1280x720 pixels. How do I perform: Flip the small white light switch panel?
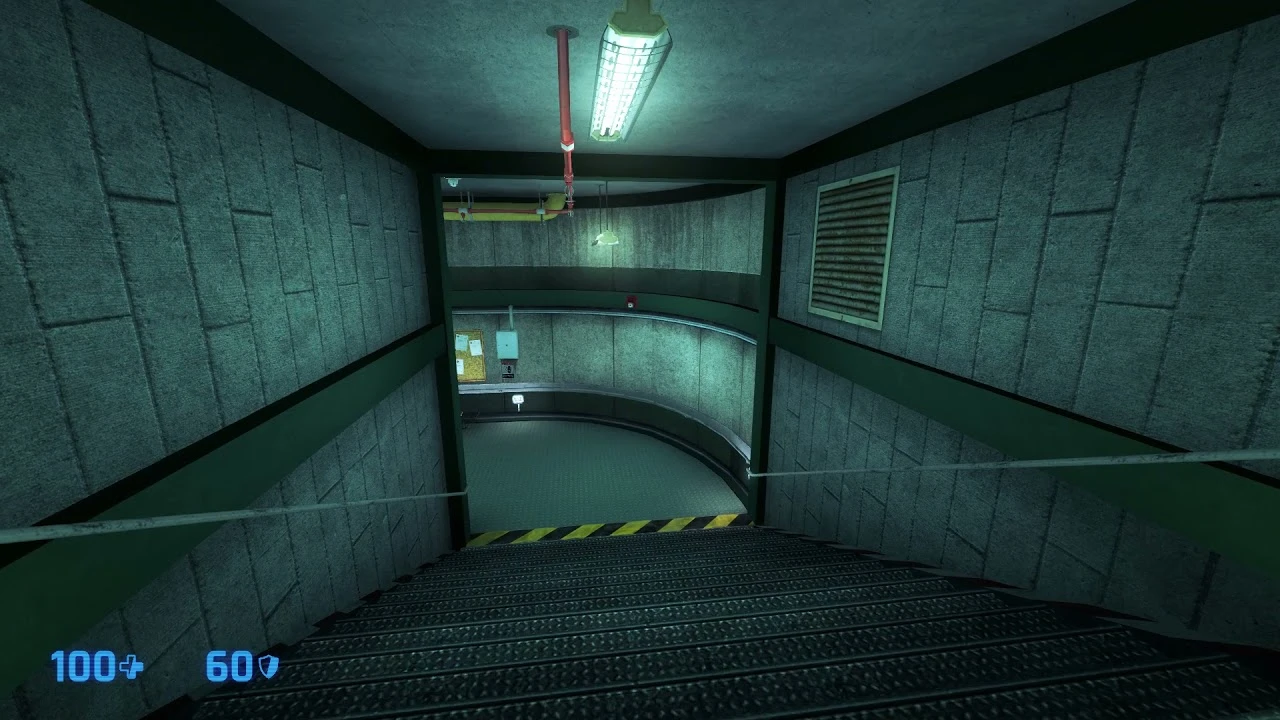tap(519, 398)
